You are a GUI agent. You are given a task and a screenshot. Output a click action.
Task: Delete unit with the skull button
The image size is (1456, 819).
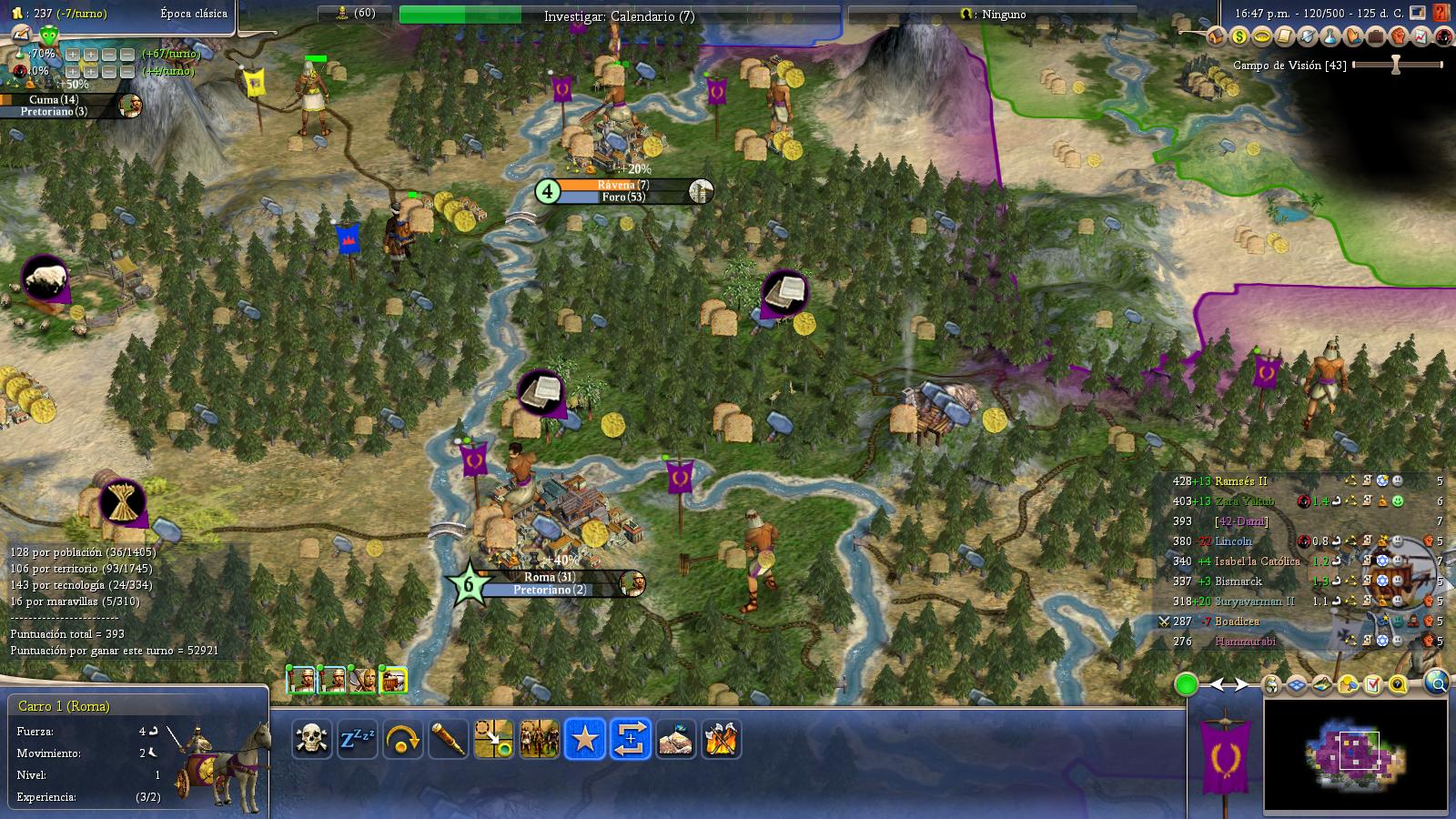(311, 739)
